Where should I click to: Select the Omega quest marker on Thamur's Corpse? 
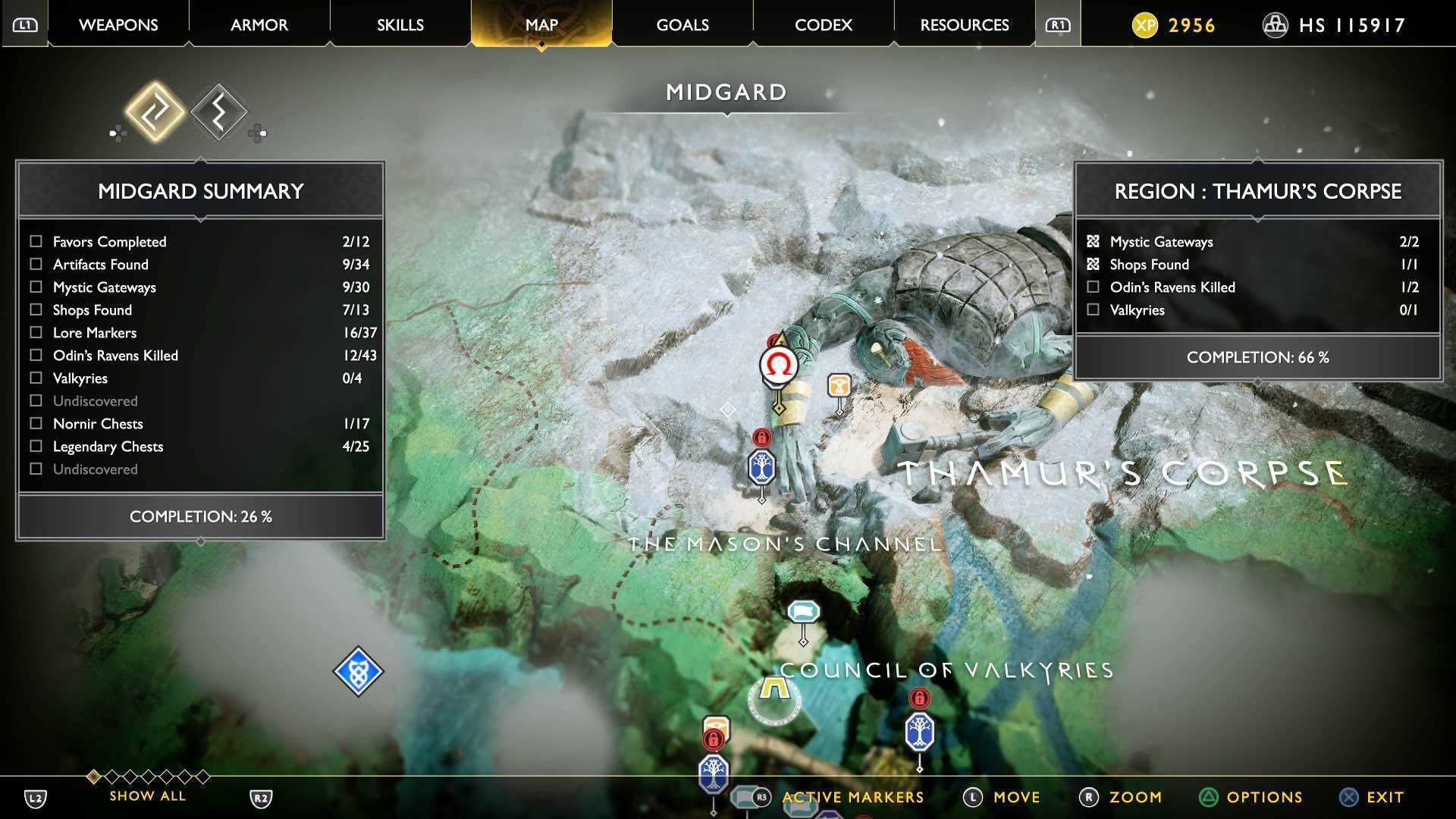777,365
